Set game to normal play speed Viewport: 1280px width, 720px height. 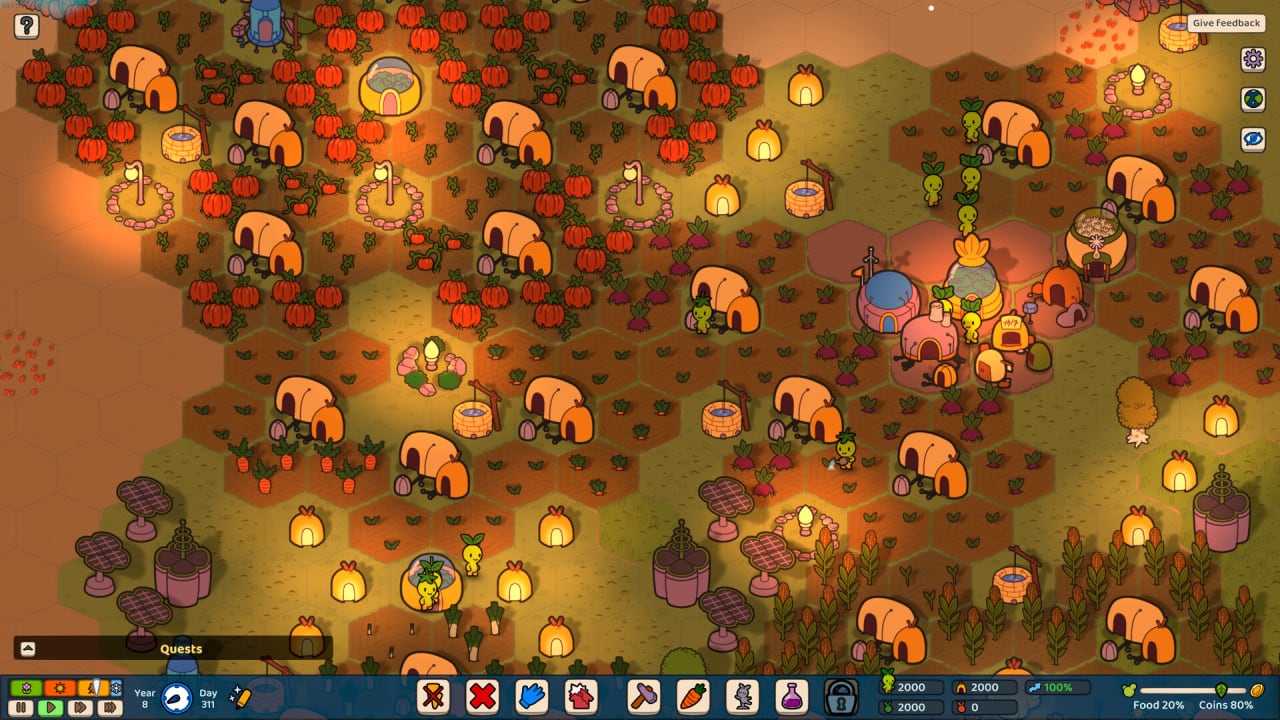click(50, 708)
